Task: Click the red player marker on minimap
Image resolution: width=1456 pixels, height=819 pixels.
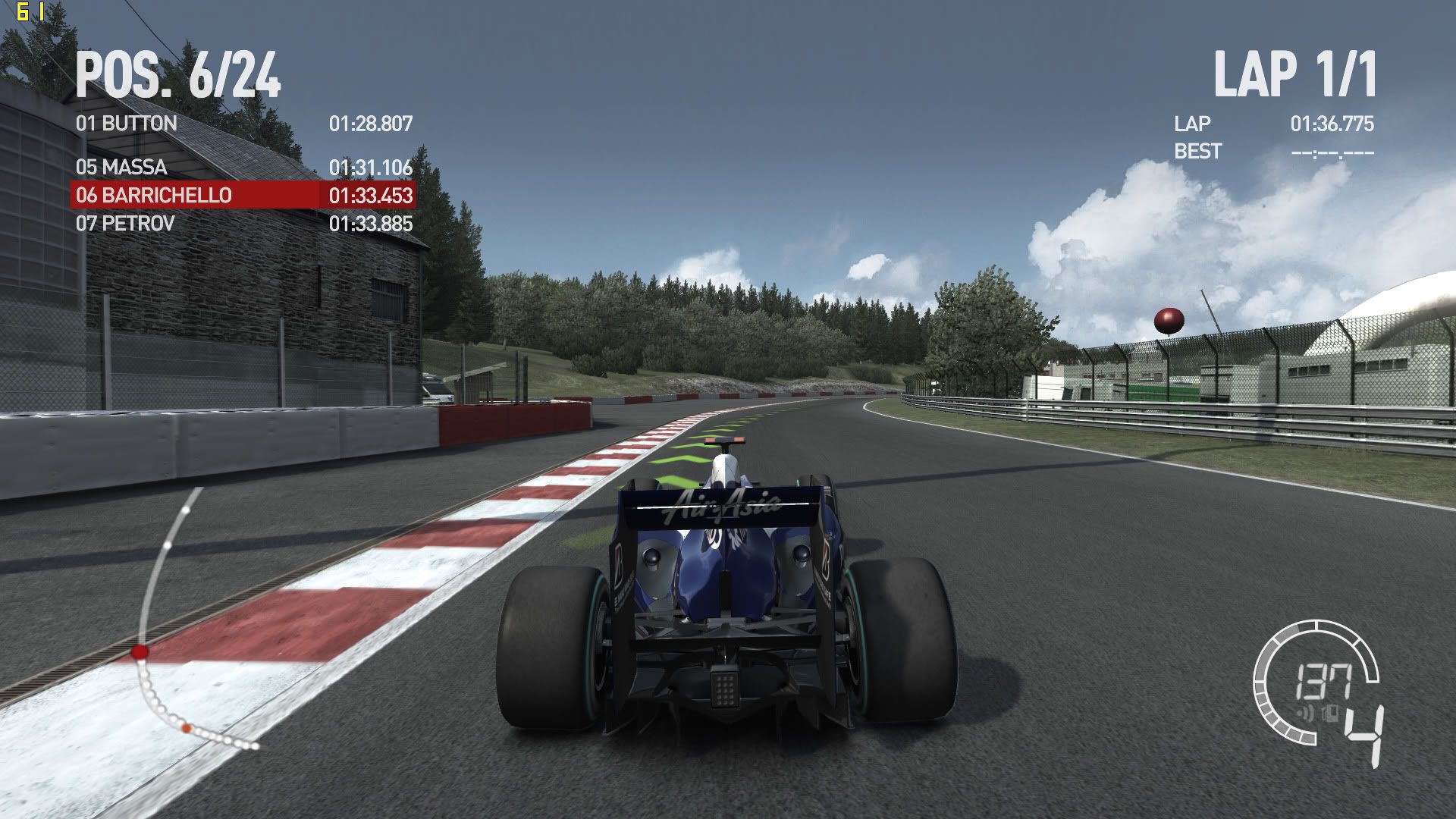Action: 140,651
